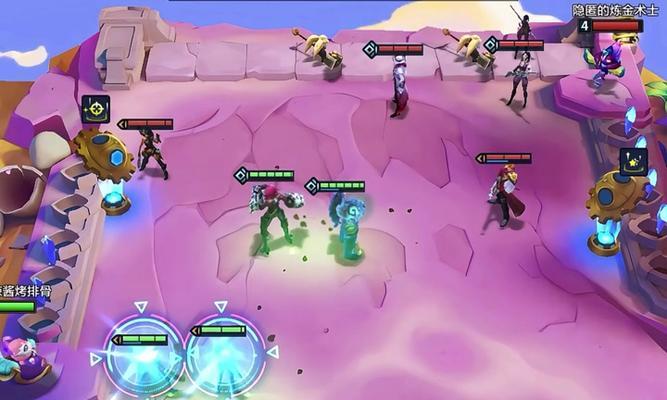The image size is (667, 400).
Task: Select the player nameplate 蒜酱烤排骨
Action: click(24, 291)
